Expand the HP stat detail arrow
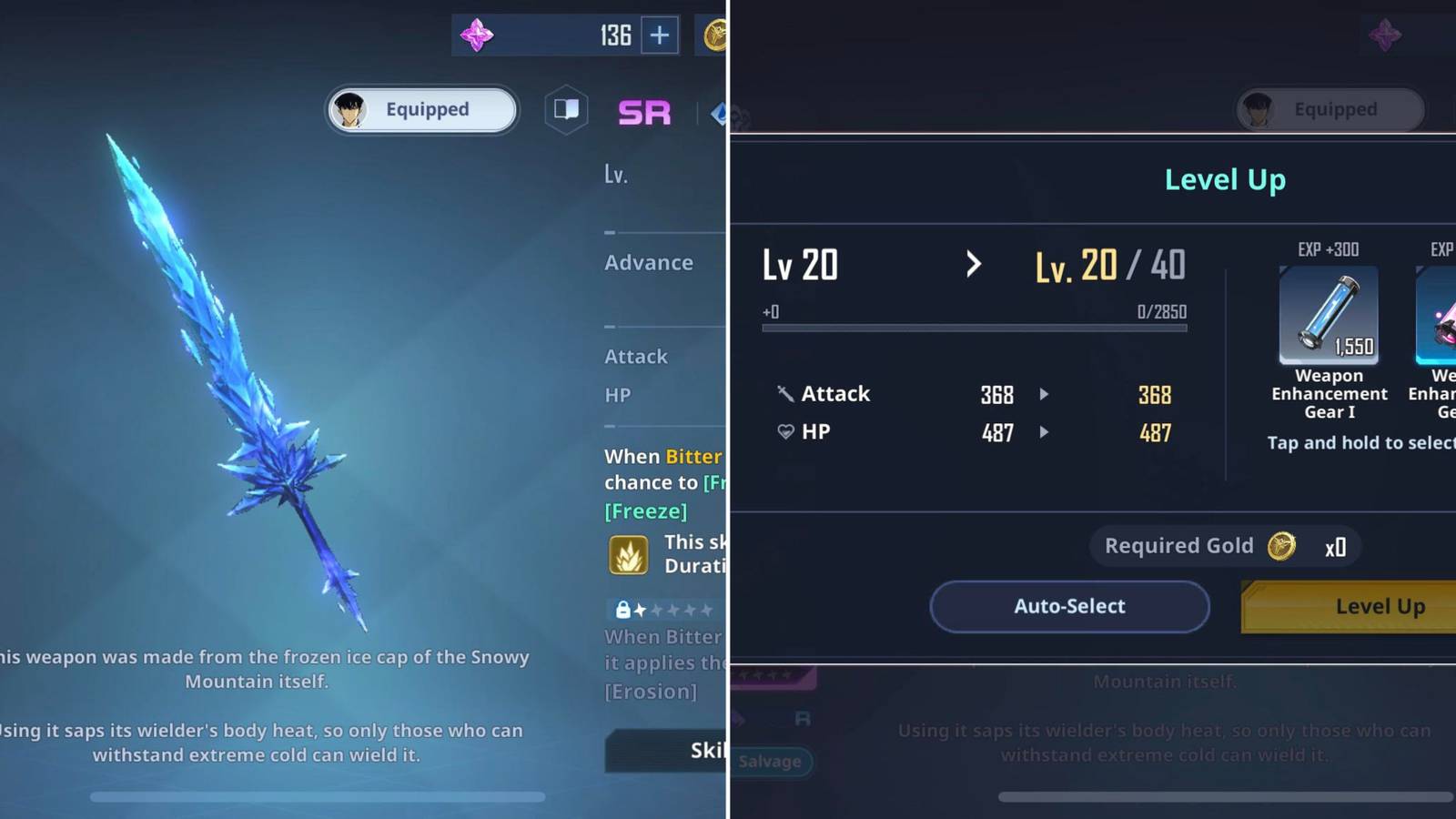Image resolution: width=1456 pixels, height=819 pixels. coord(1043,432)
